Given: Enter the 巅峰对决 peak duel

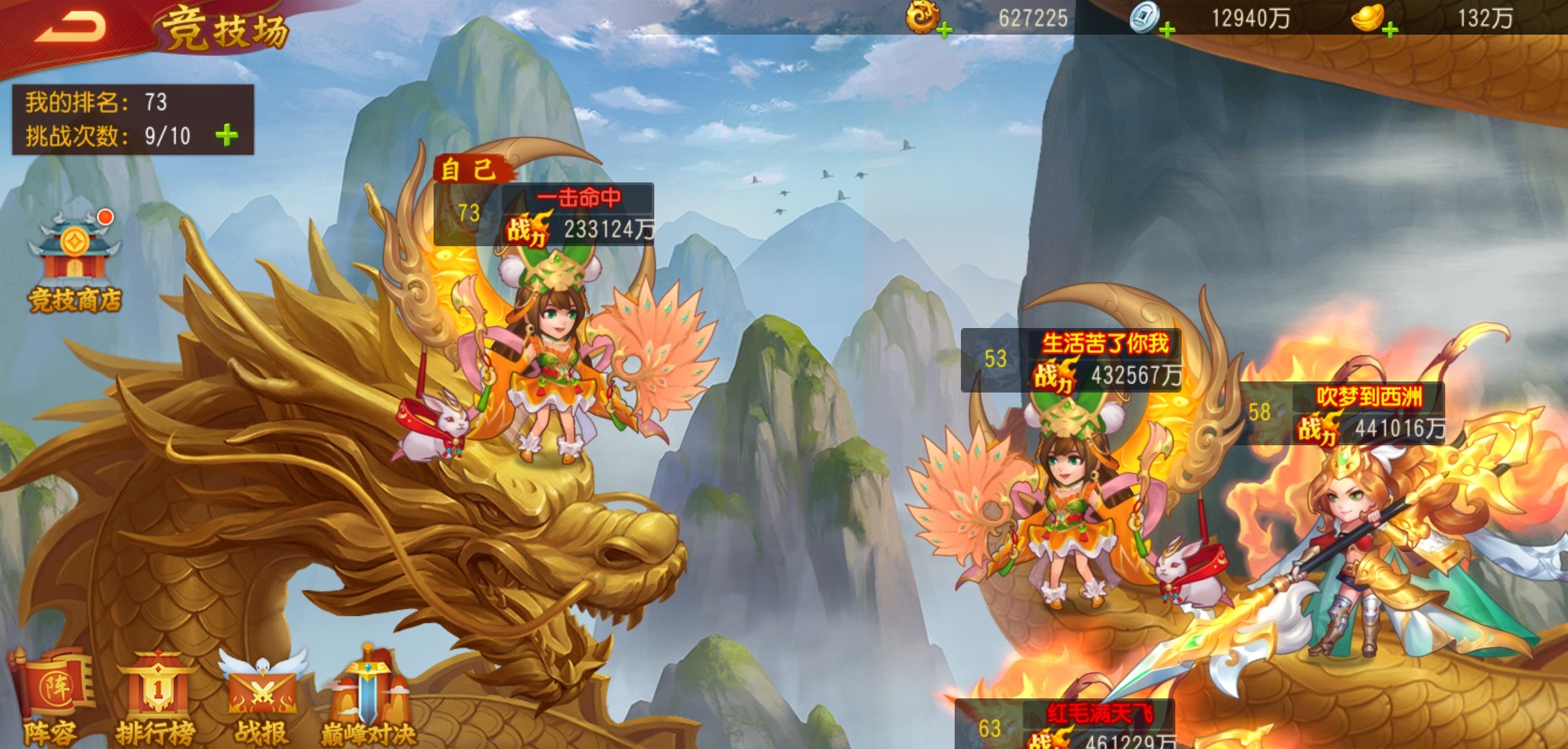Looking at the screenshot, I should click(x=368, y=697).
